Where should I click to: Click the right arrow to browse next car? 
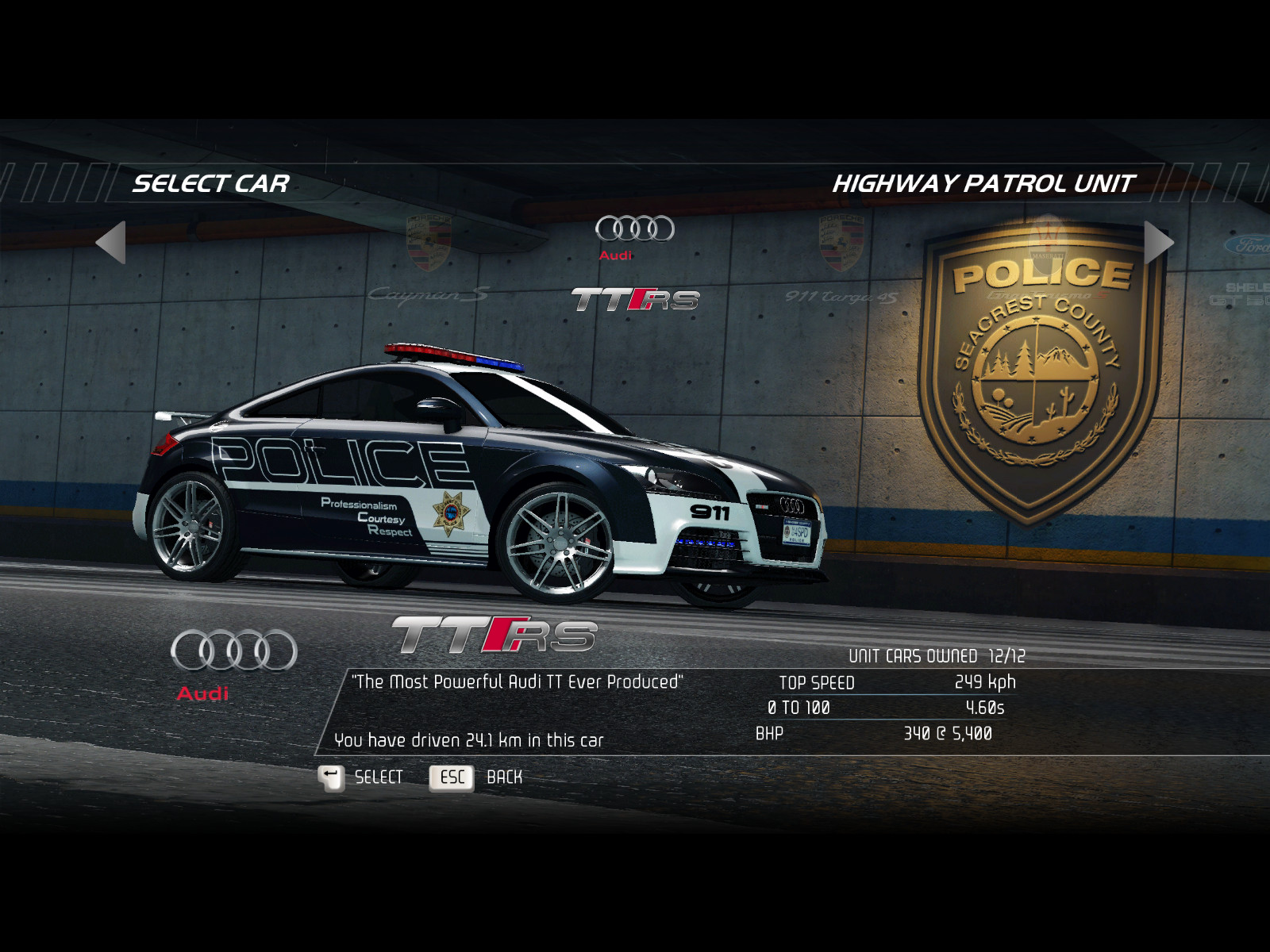tap(1158, 242)
